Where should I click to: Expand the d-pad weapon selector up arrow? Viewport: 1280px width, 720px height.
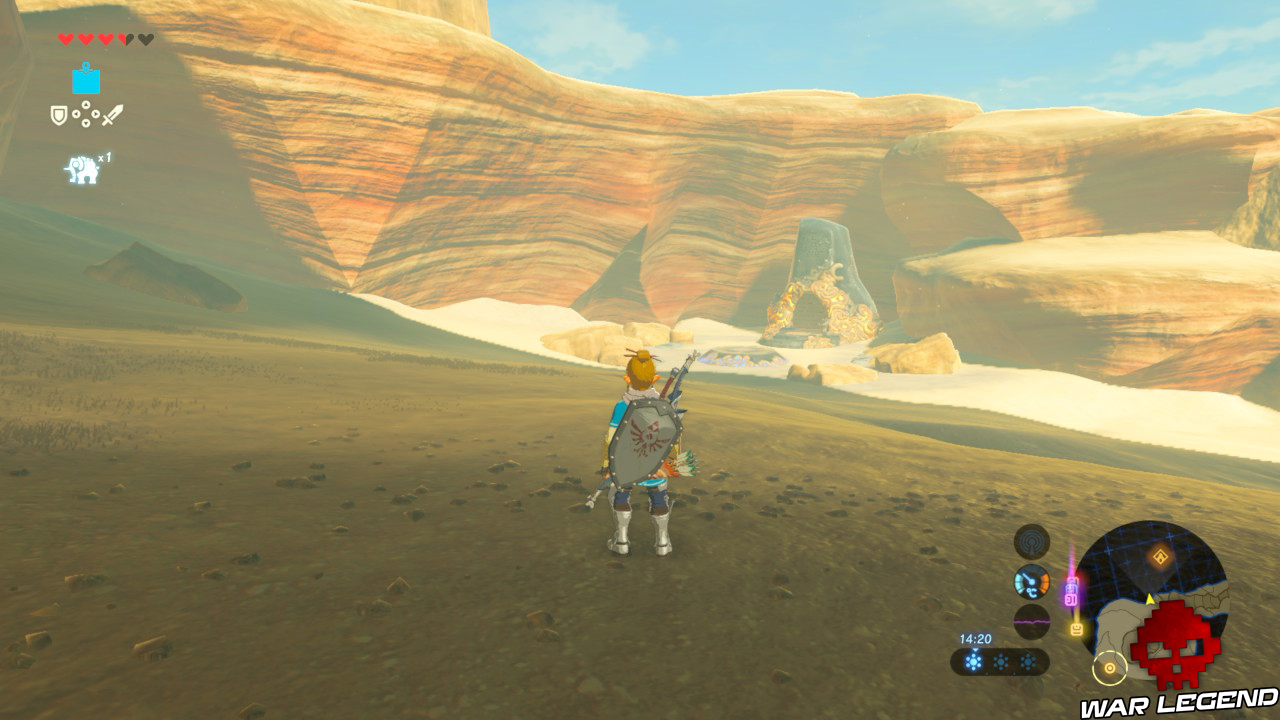[86, 105]
